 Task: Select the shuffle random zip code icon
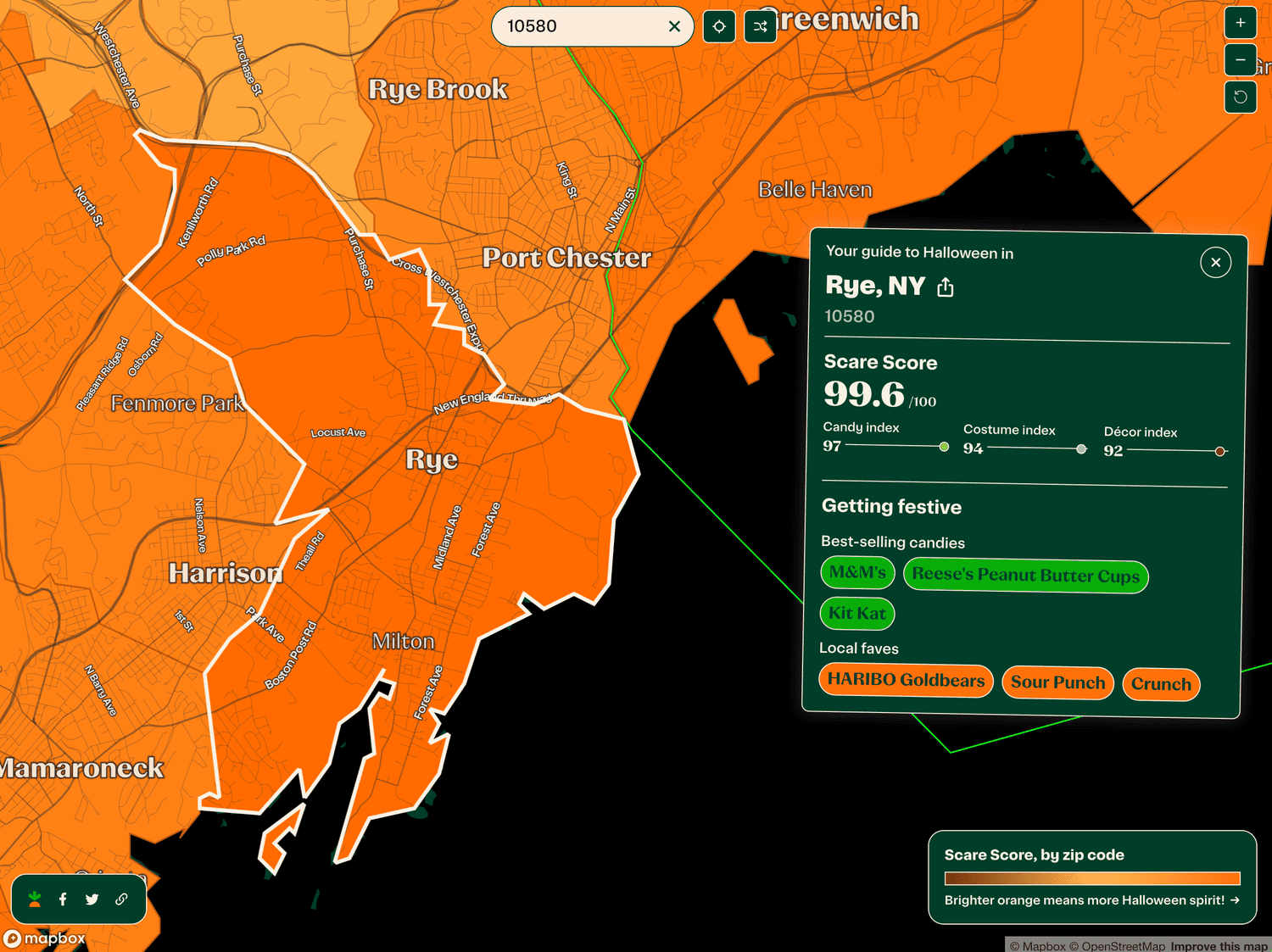click(760, 26)
